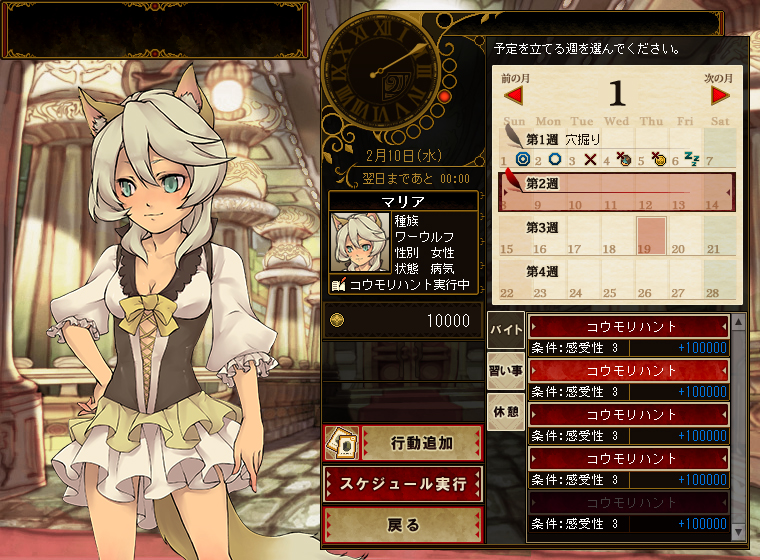
Task: Click the job list scroll-up arrow
Action: (x=739, y=323)
